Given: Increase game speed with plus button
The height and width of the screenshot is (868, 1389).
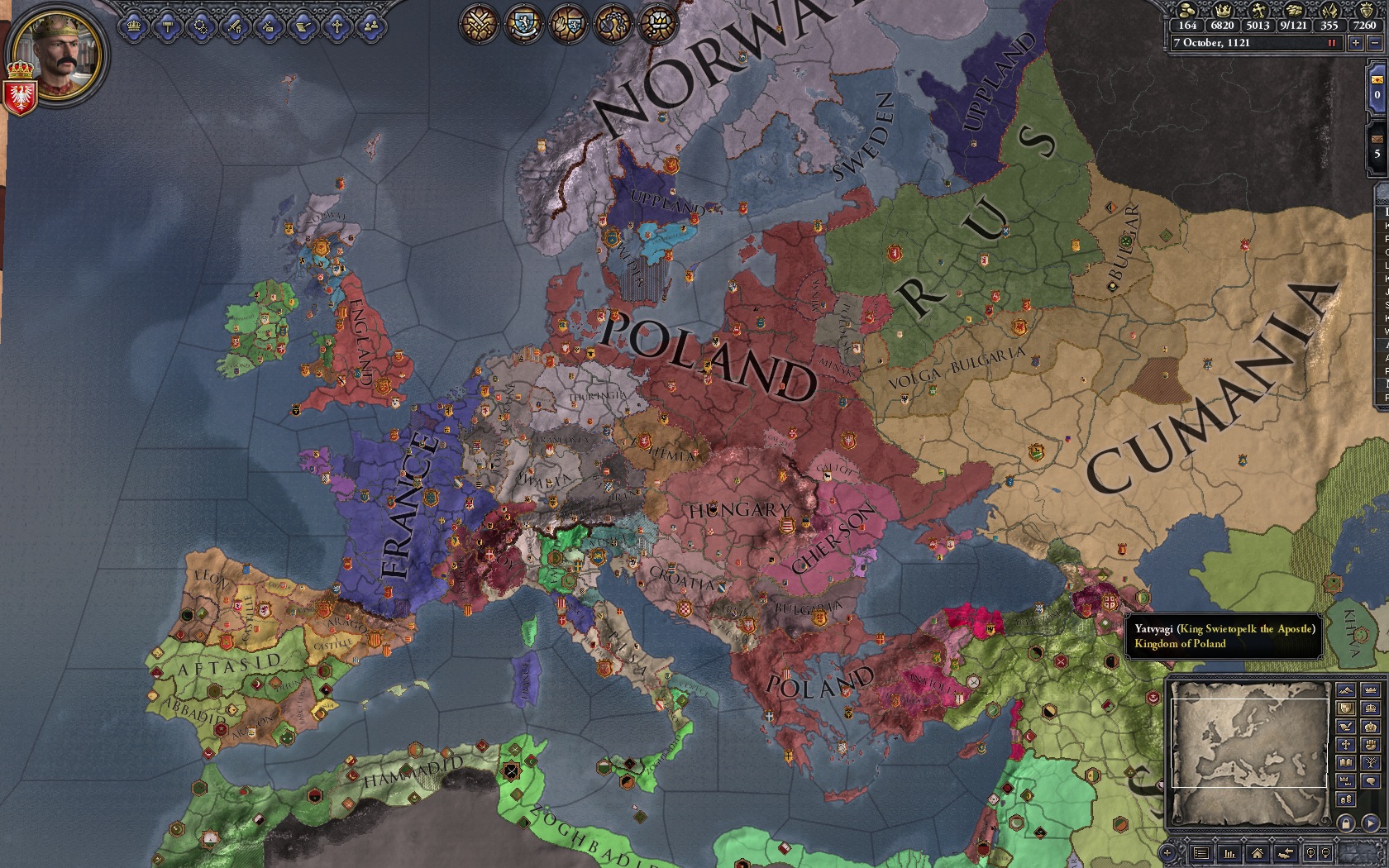Looking at the screenshot, I should coord(1356,43).
